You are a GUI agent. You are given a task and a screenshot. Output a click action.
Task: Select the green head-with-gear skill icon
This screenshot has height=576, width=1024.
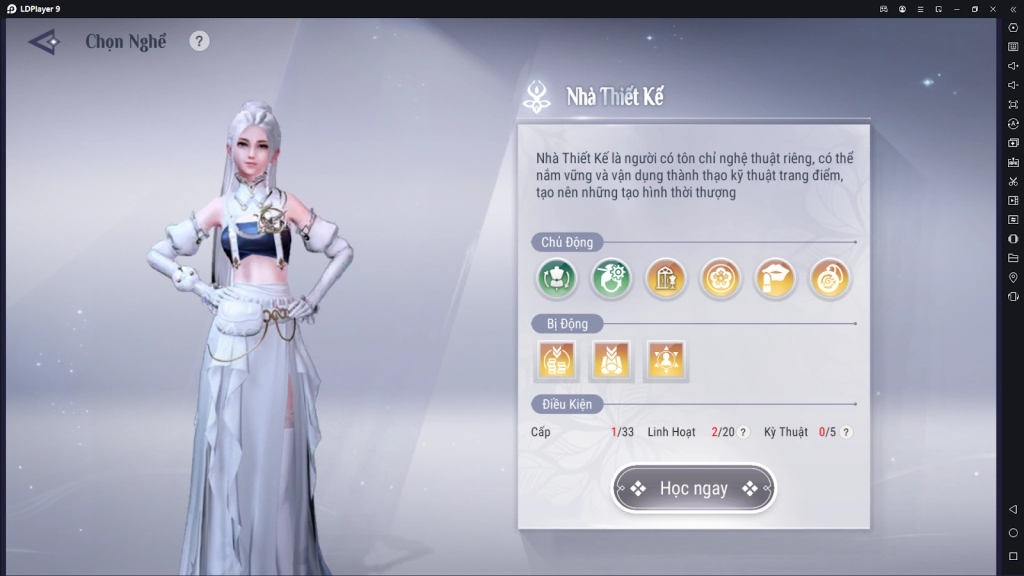[x=612, y=279]
